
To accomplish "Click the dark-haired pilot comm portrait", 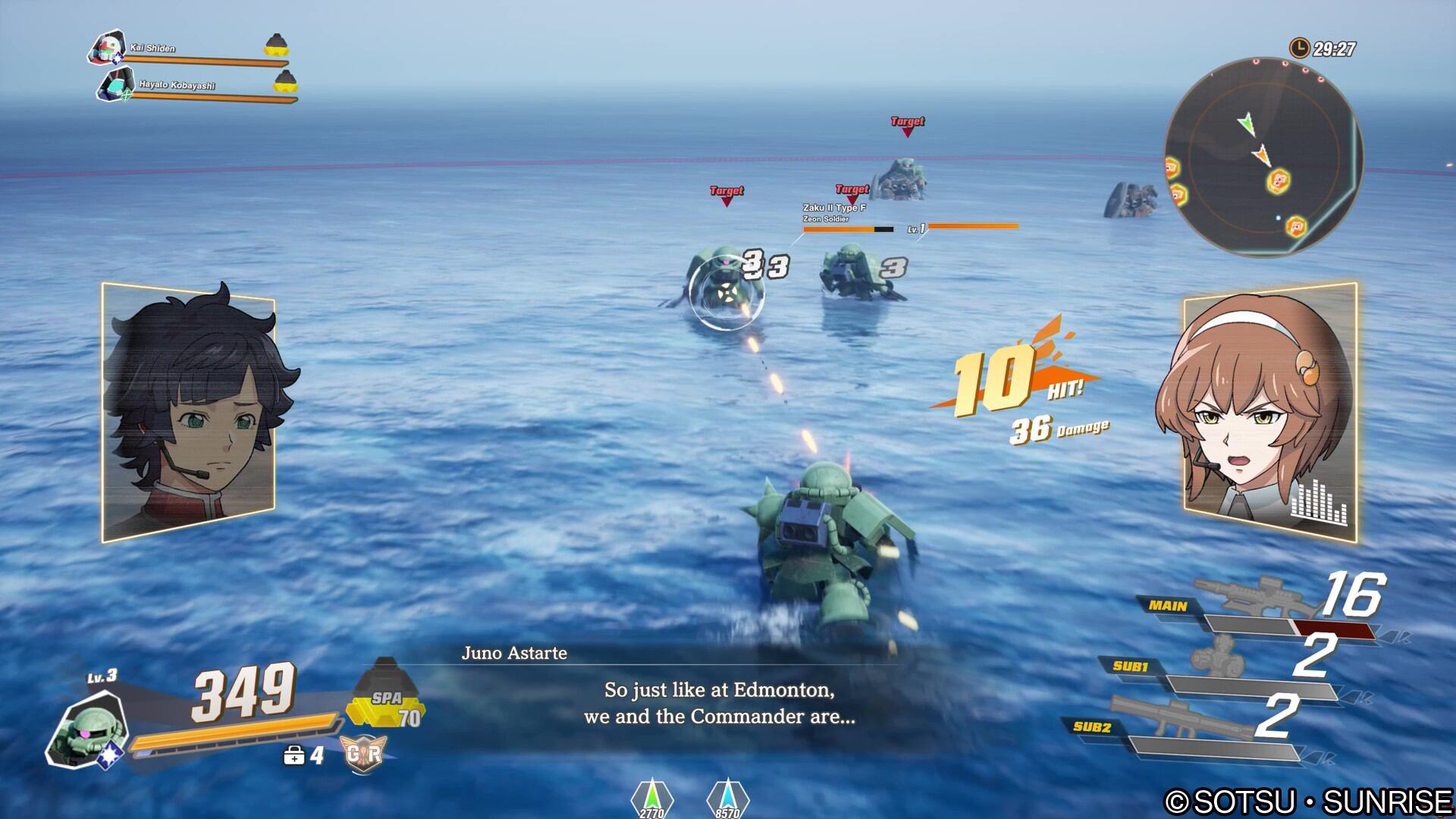I will click(x=189, y=413).
